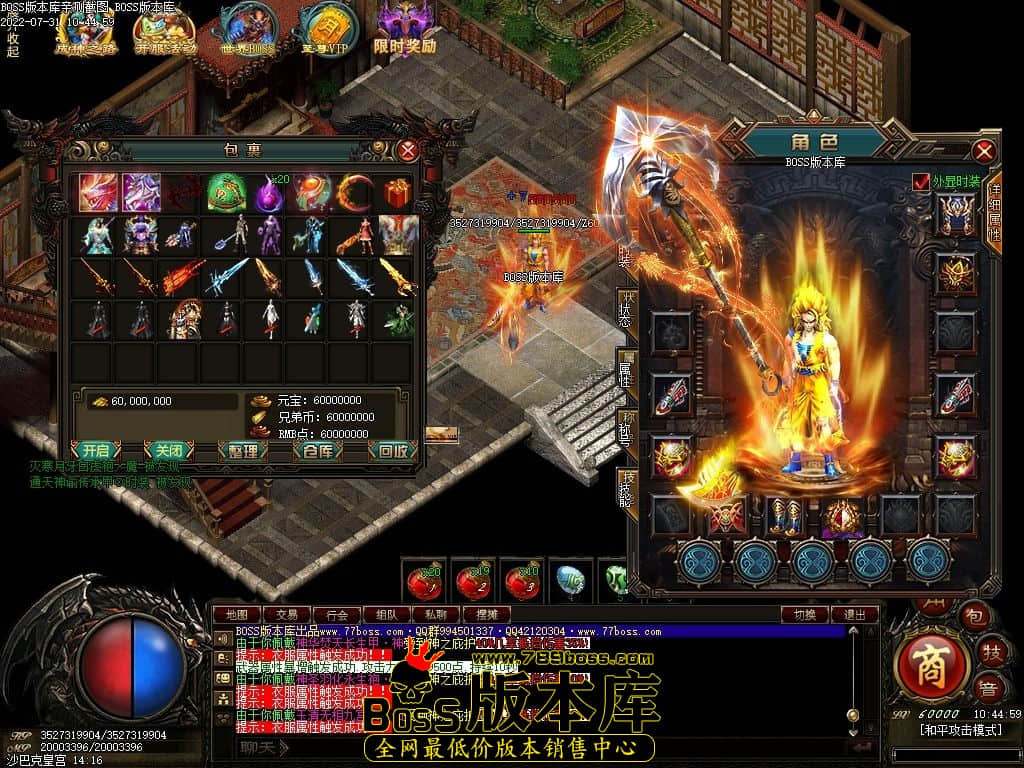The height and width of the screenshot is (768, 1024).
Task: Click the 回收 recycle button
Action: 393,450
